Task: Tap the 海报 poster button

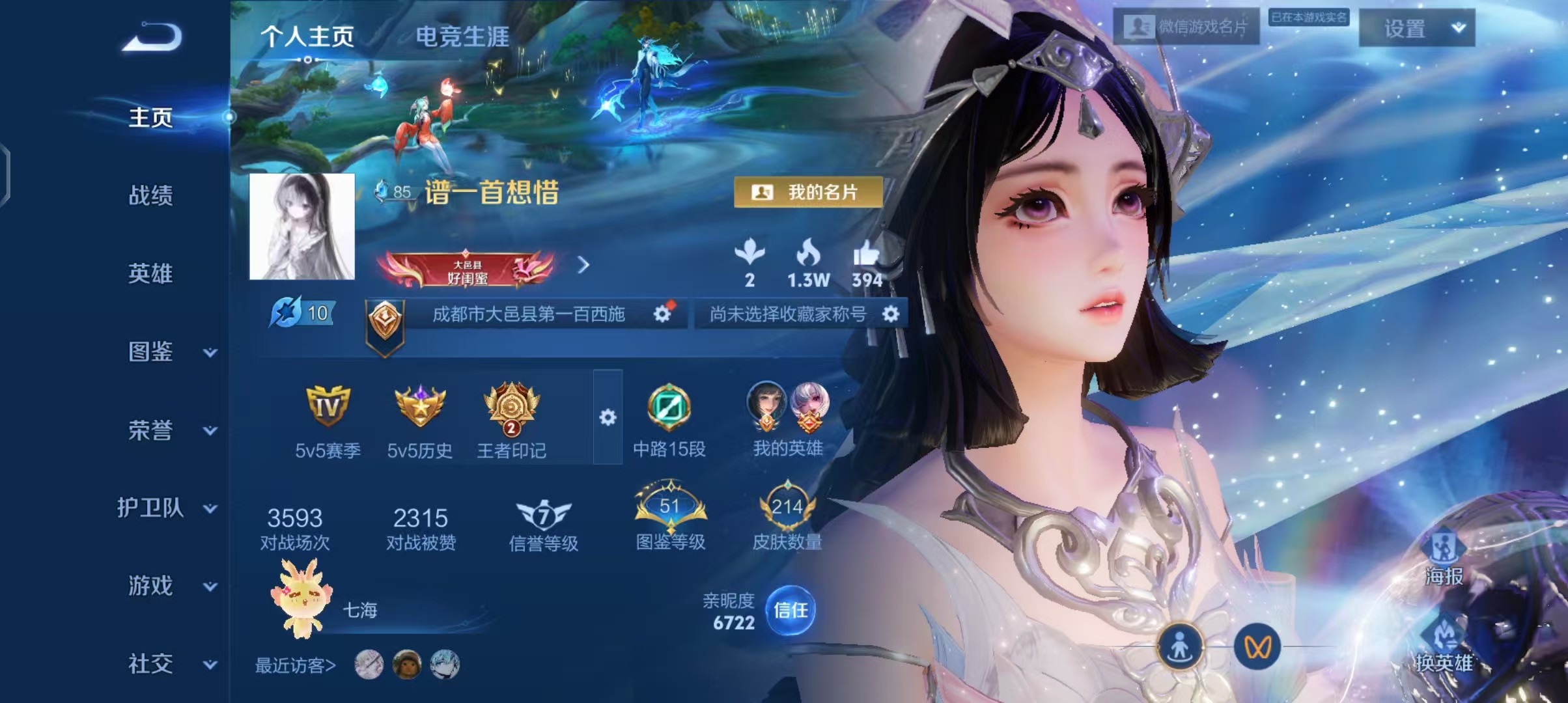Action: tap(1444, 558)
